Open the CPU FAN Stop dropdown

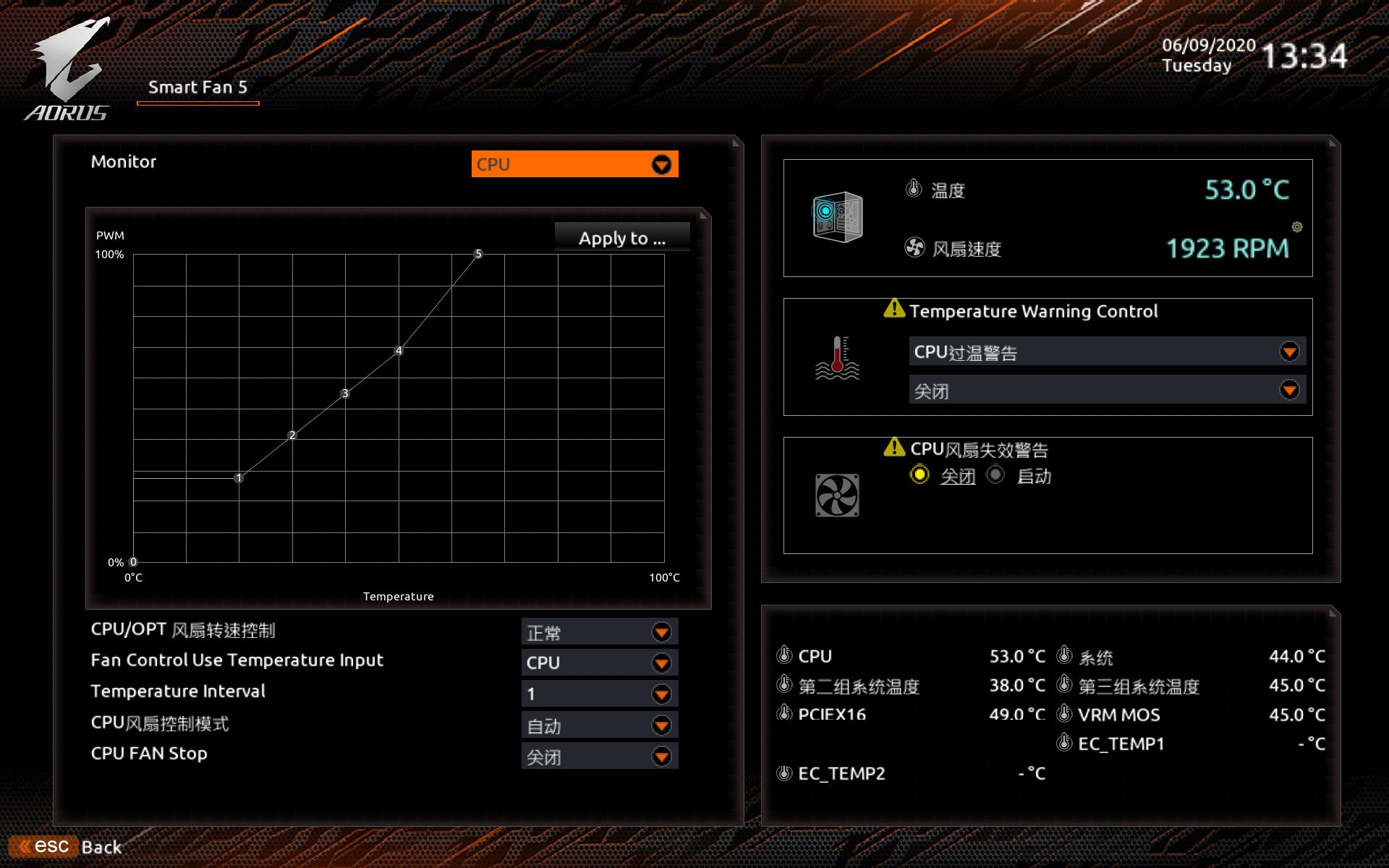point(598,756)
